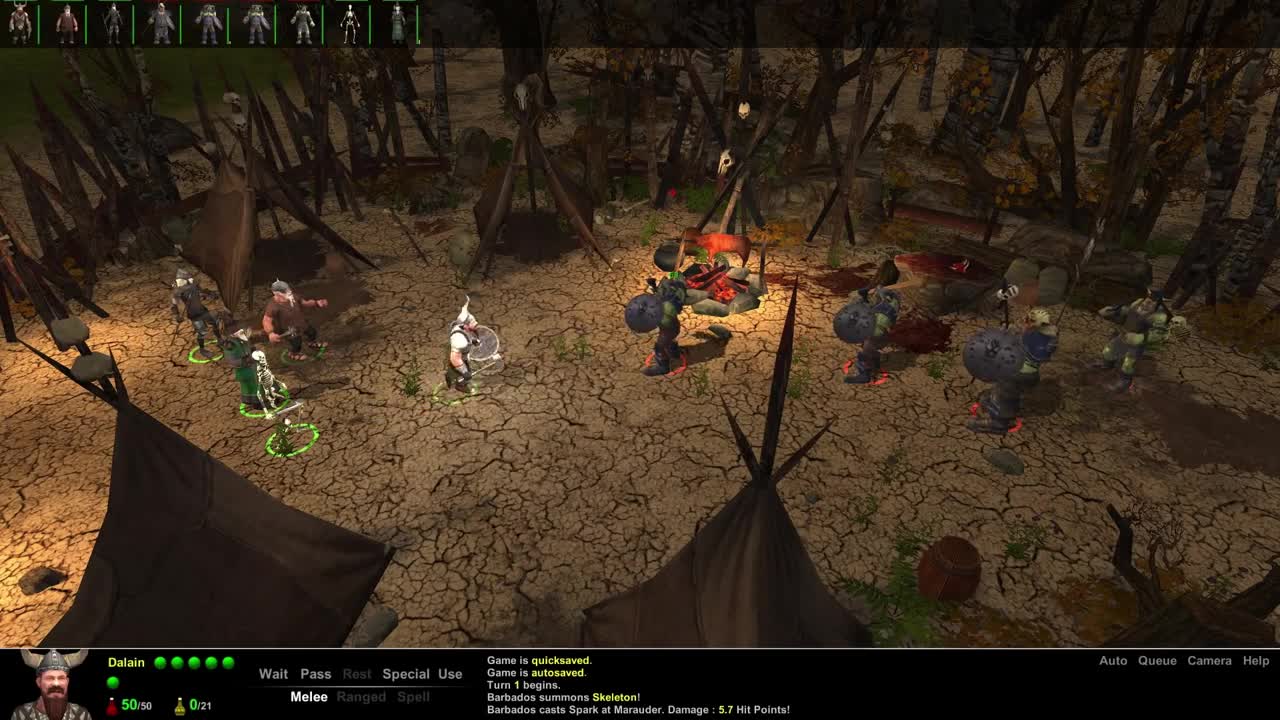Pick the red-tunic dwarf in the turn order bar
The width and height of the screenshot is (1280, 720).
point(67,23)
